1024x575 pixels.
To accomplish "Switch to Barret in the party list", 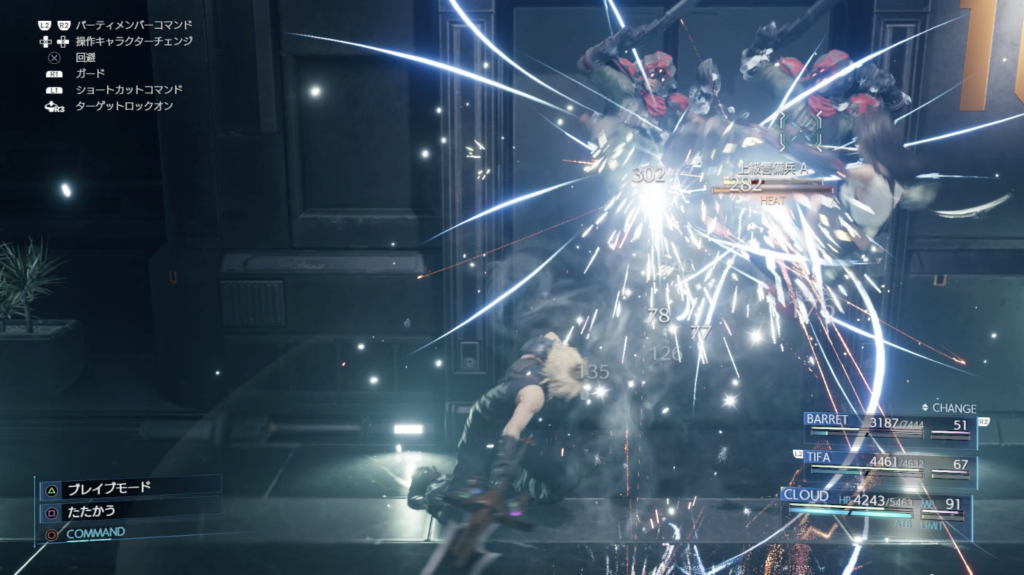I will point(888,426).
